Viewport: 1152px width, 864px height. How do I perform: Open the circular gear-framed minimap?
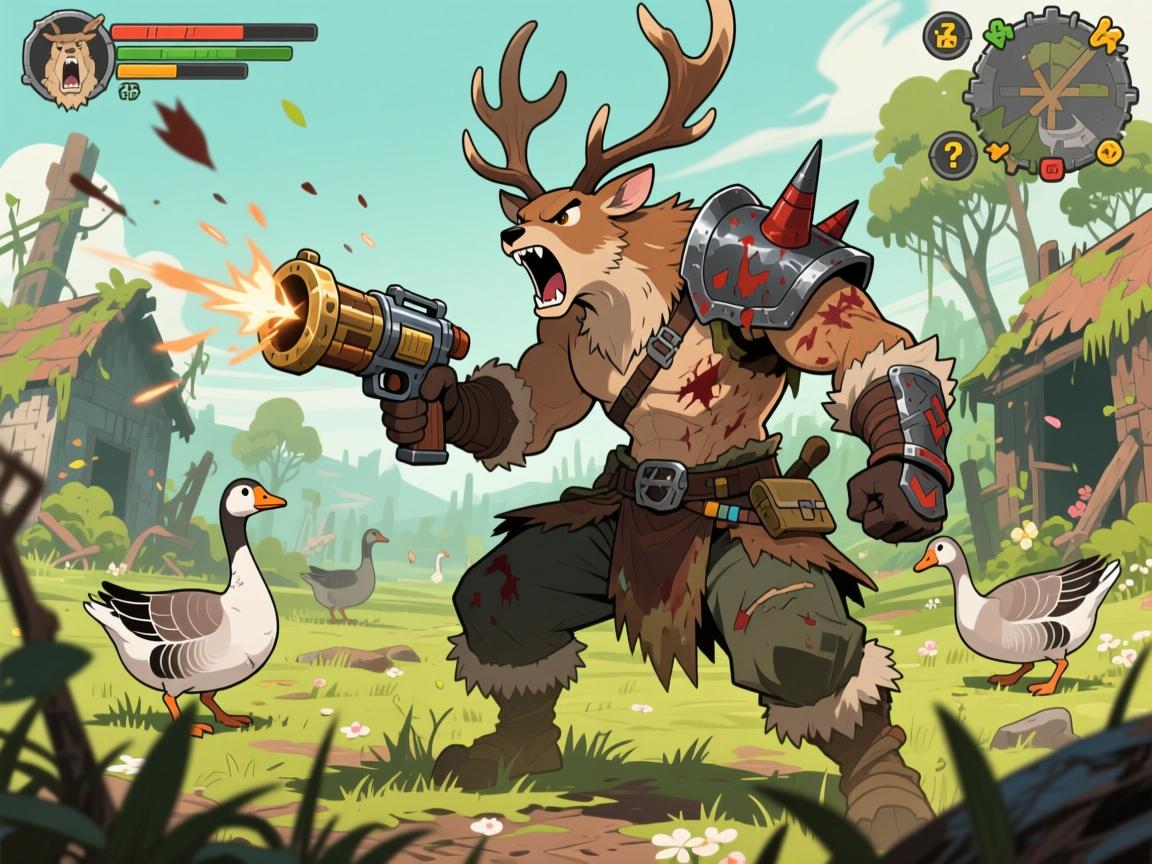1053,91
